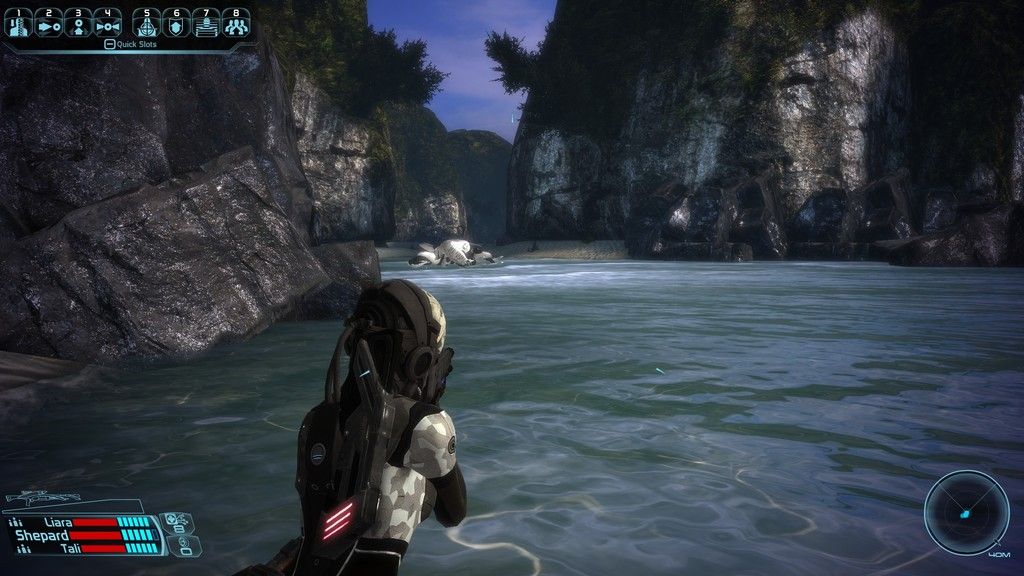The image size is (1024, 576).
Task: Select Shepard in the squad list
Action: pos(42,535)
